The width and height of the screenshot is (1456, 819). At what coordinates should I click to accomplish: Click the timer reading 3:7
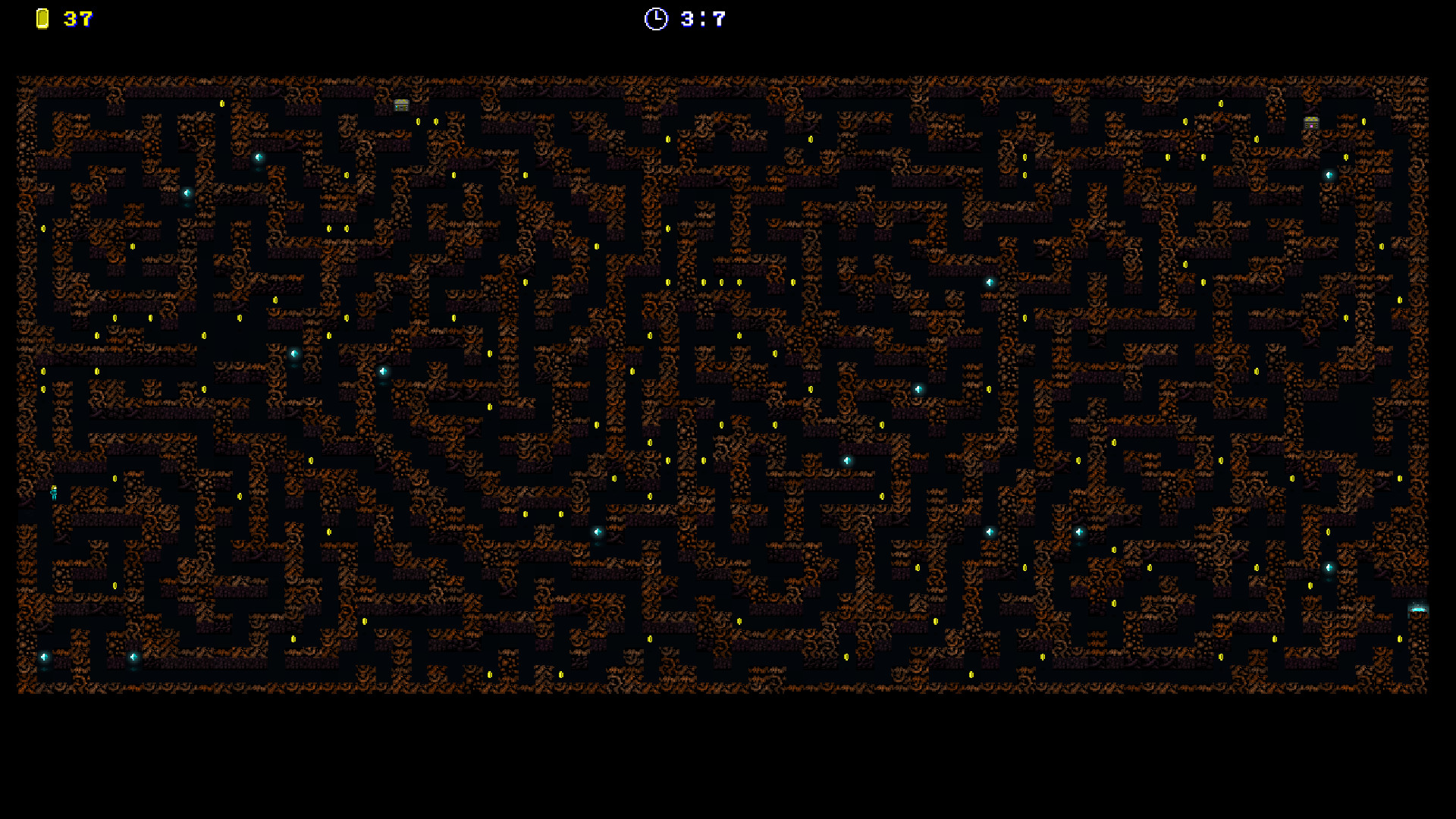[x=701, y=18]
